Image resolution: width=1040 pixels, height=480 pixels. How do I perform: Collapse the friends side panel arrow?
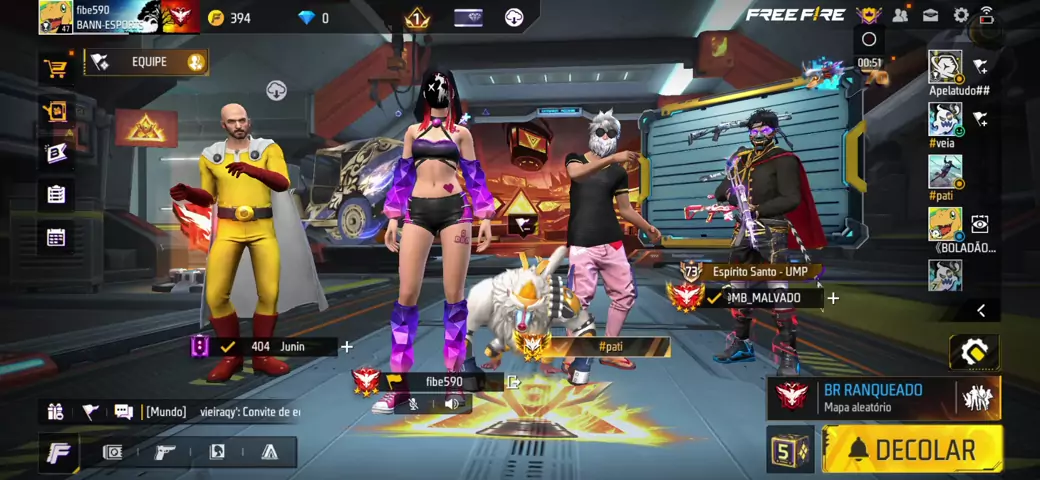[981, 311]
